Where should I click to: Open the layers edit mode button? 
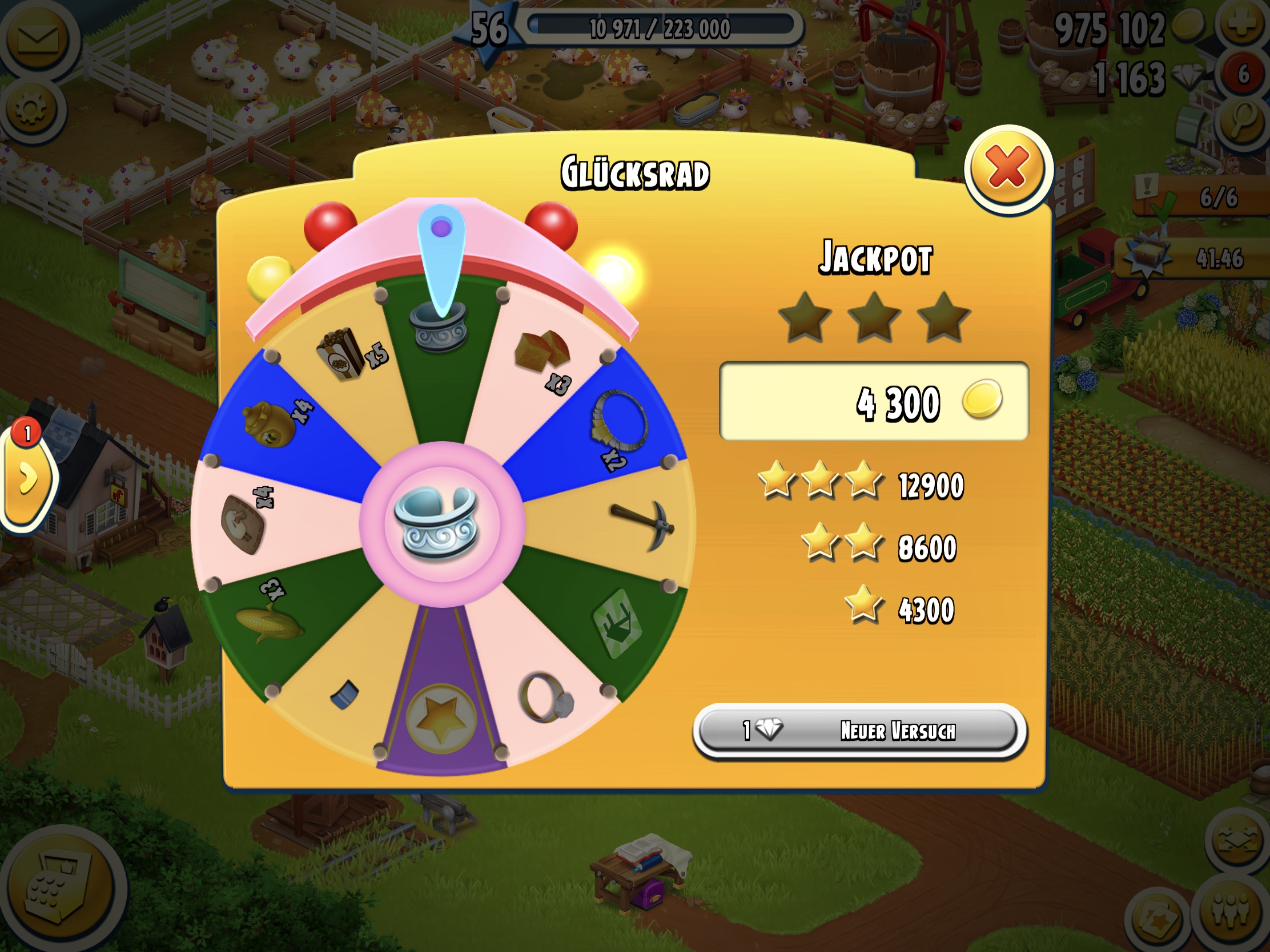pyautogui.click(x=1237, y=841)
